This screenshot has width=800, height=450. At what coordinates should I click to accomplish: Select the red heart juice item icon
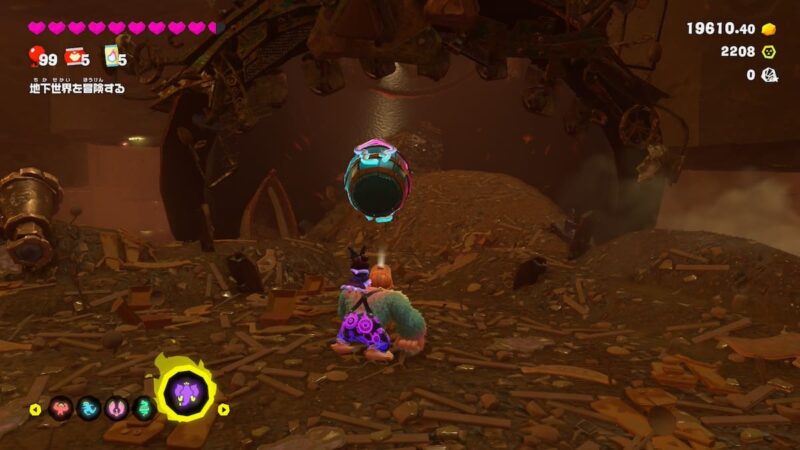coord(74,56)
